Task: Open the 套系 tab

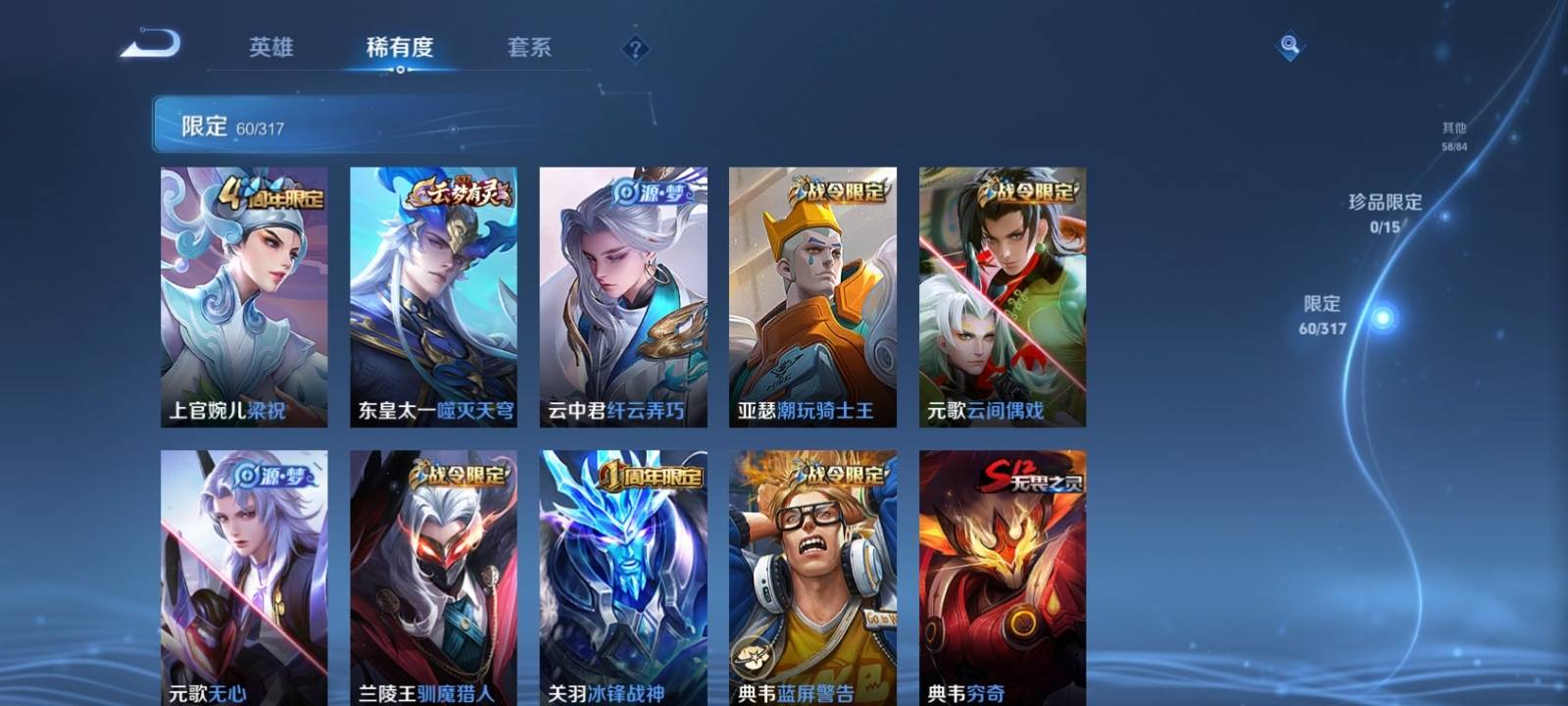Action: click(529, 47)
